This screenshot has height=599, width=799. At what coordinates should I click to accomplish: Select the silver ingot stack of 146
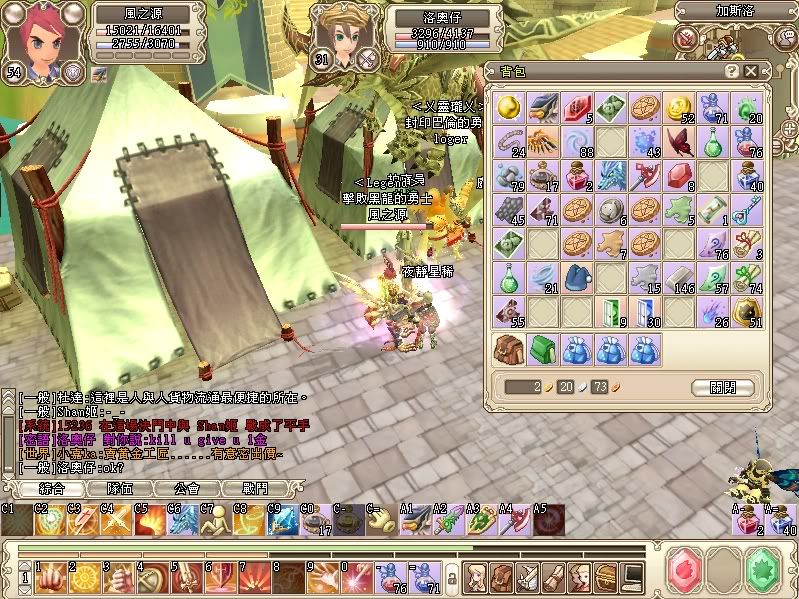(x=679, y=278)
